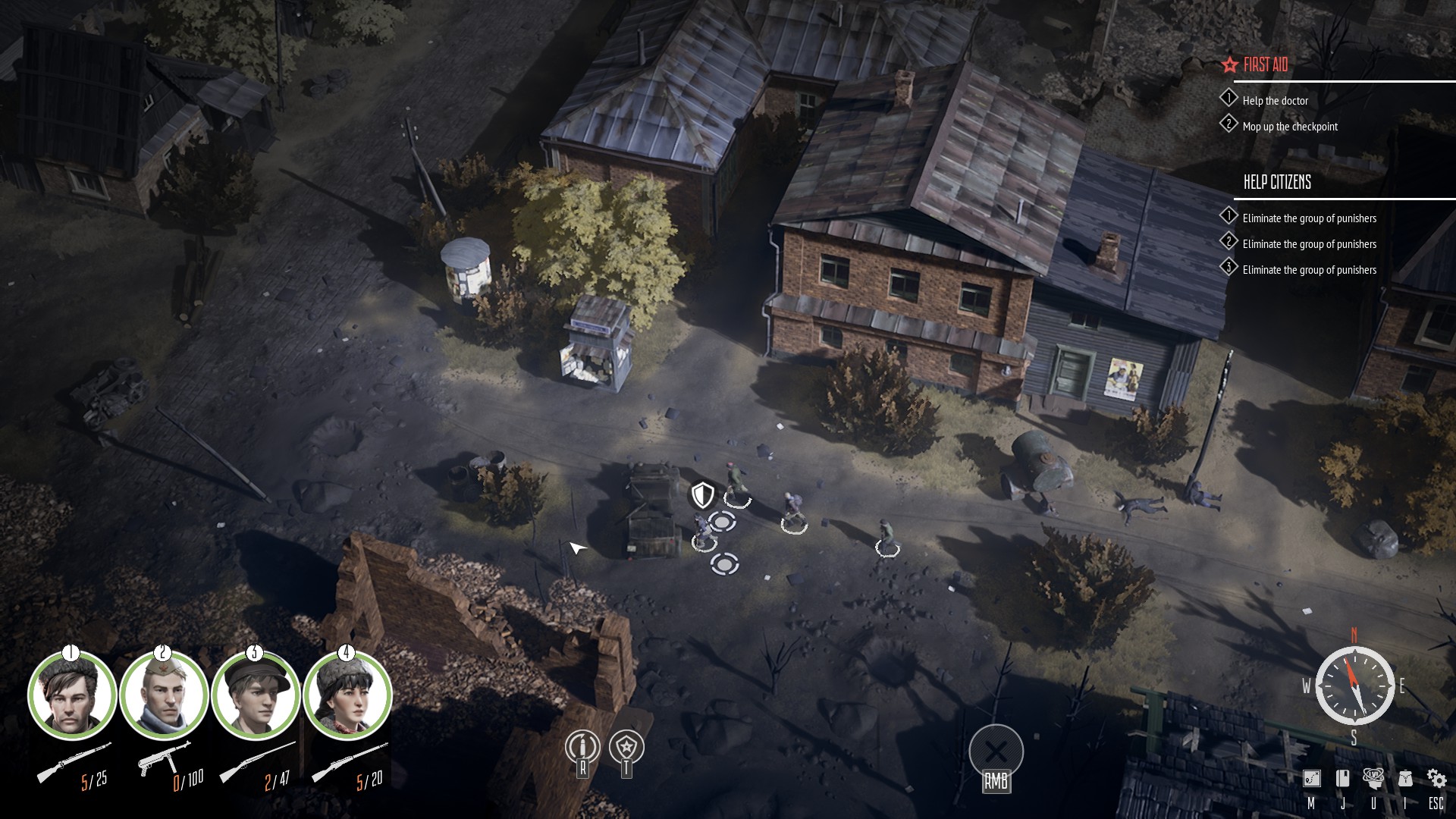The image size is (1456, 819).
Task: Select the First Aid quest title
Action: 1265,65
